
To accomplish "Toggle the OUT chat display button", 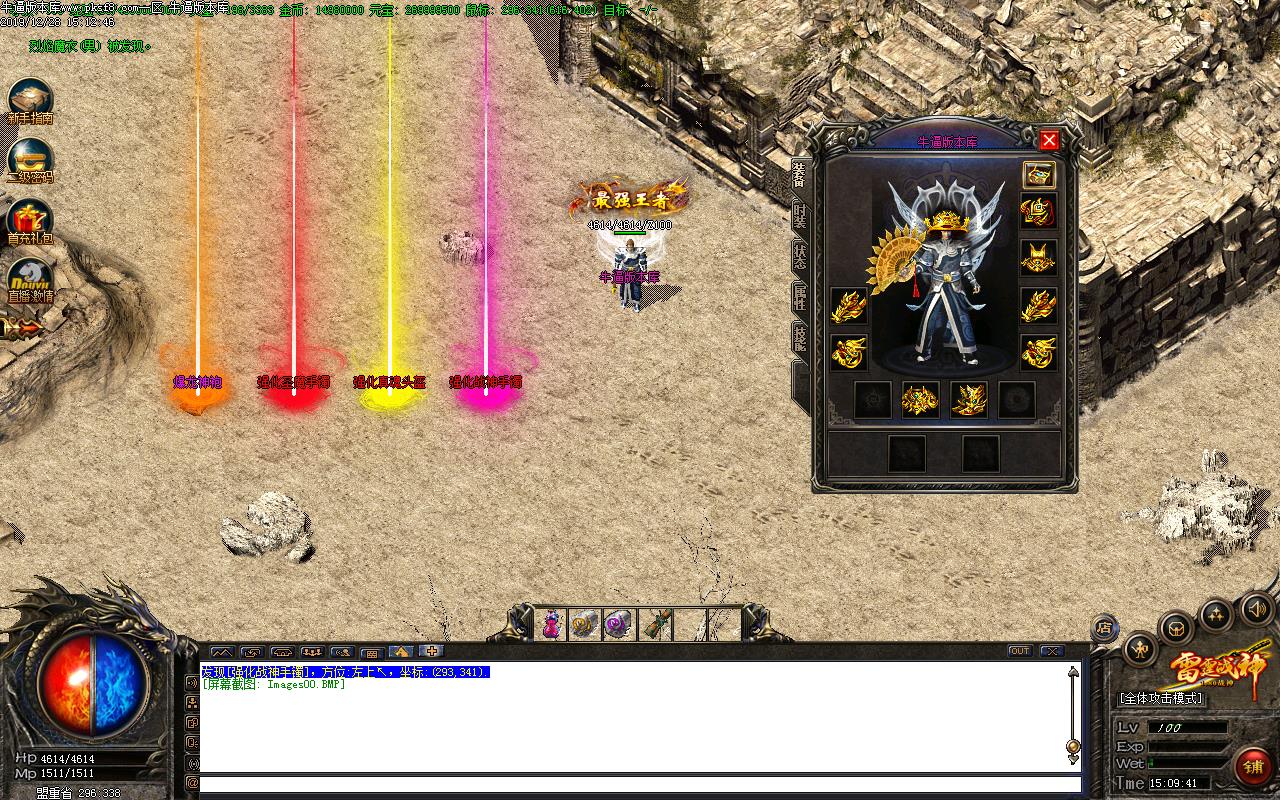I will click(x=1020, y=650).
